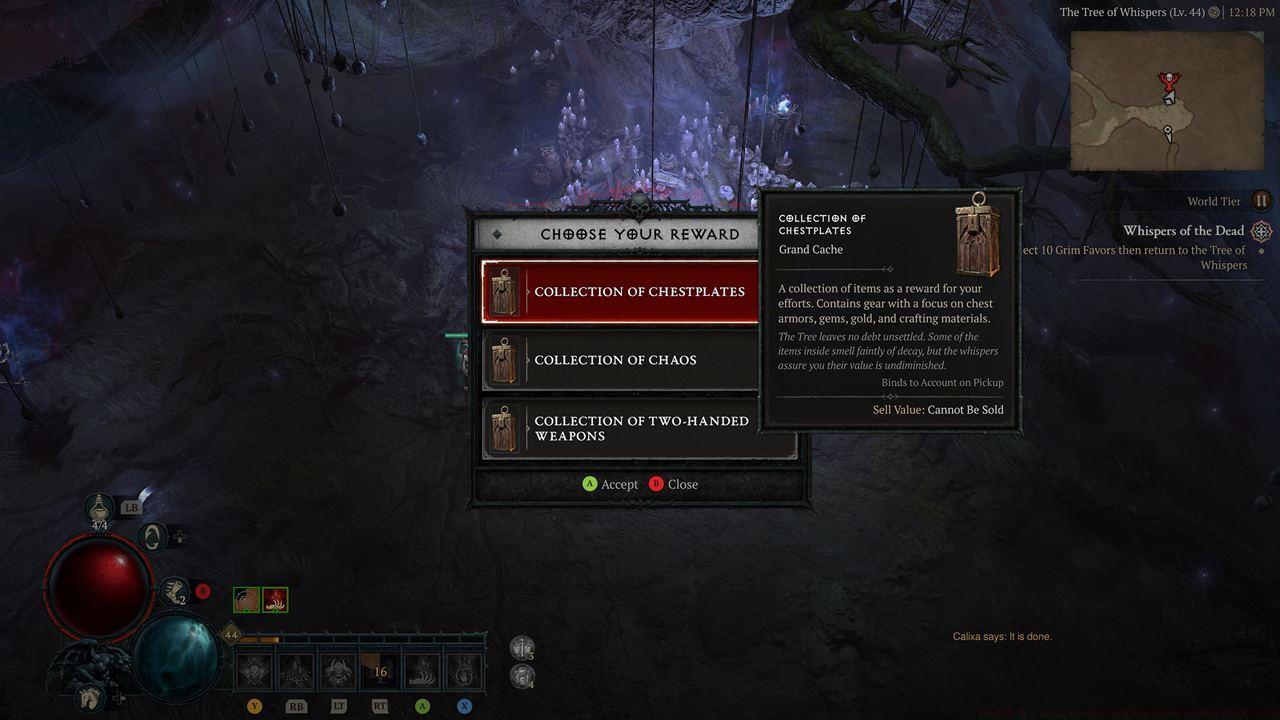The width and height of the screenshot is (1280, 720).
Task: Activate the skull skill icon on the action bar
Action: (x=253, y=670)
